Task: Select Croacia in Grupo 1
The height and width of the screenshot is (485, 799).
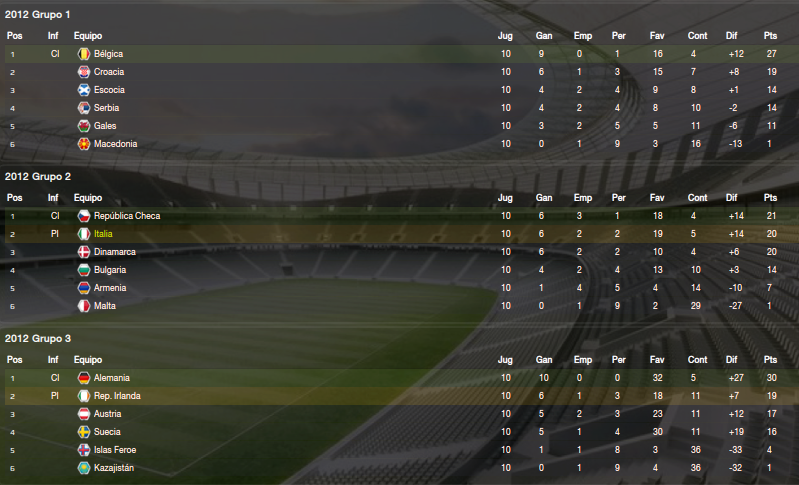Action: 109,72
